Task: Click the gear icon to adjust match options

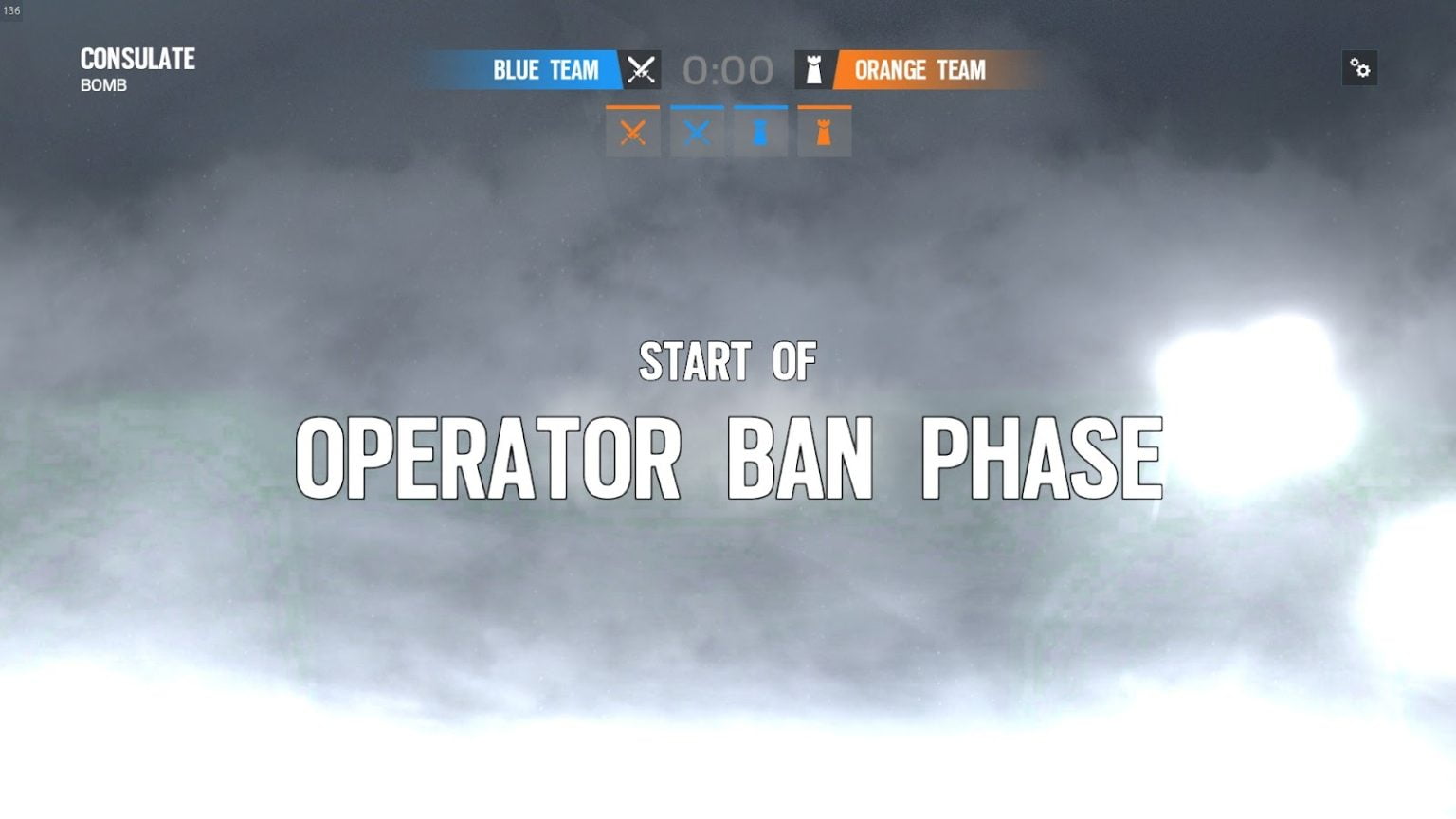Action: pos(1360,68)
